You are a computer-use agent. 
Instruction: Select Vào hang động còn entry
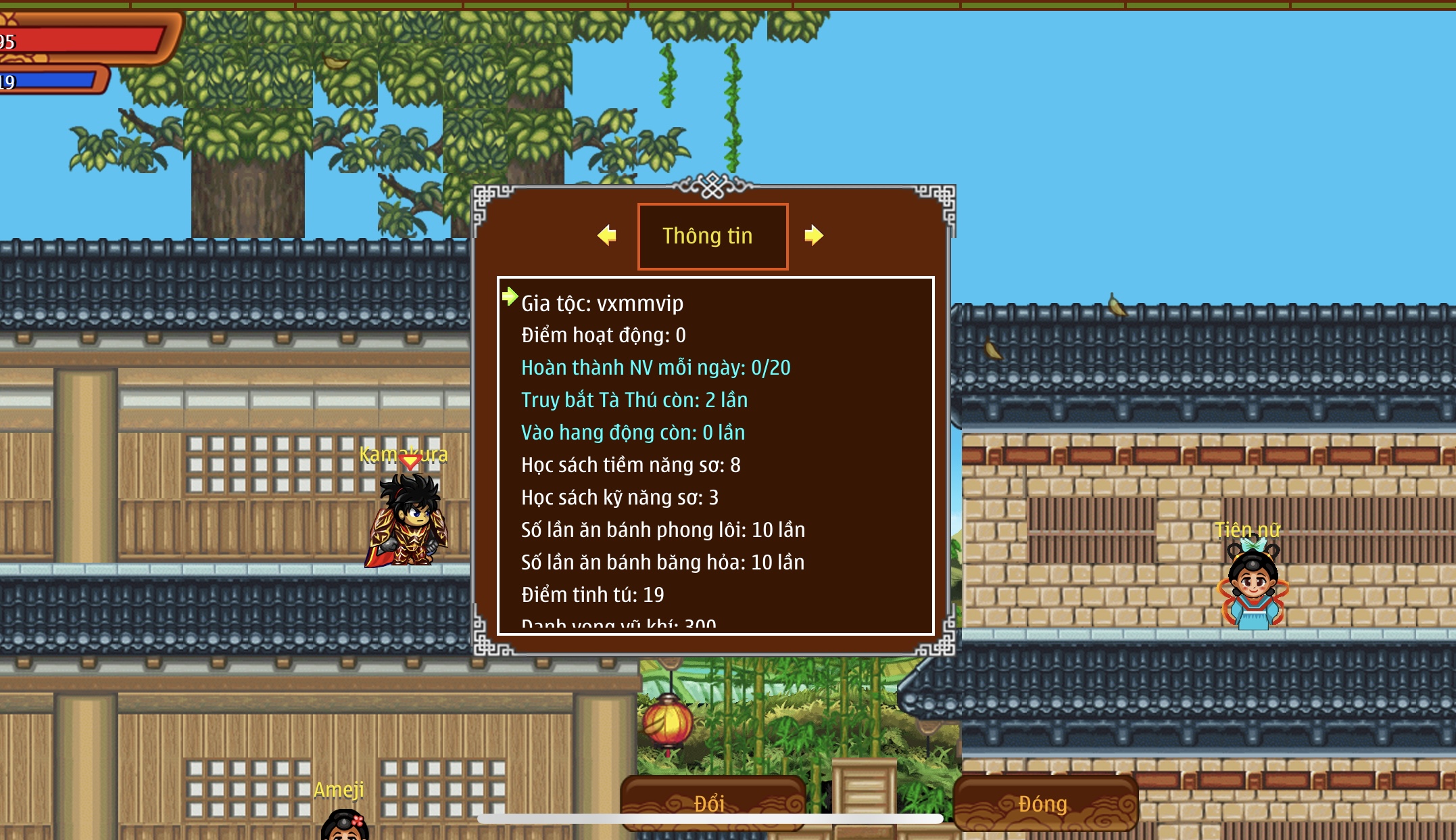click(633, 433)
